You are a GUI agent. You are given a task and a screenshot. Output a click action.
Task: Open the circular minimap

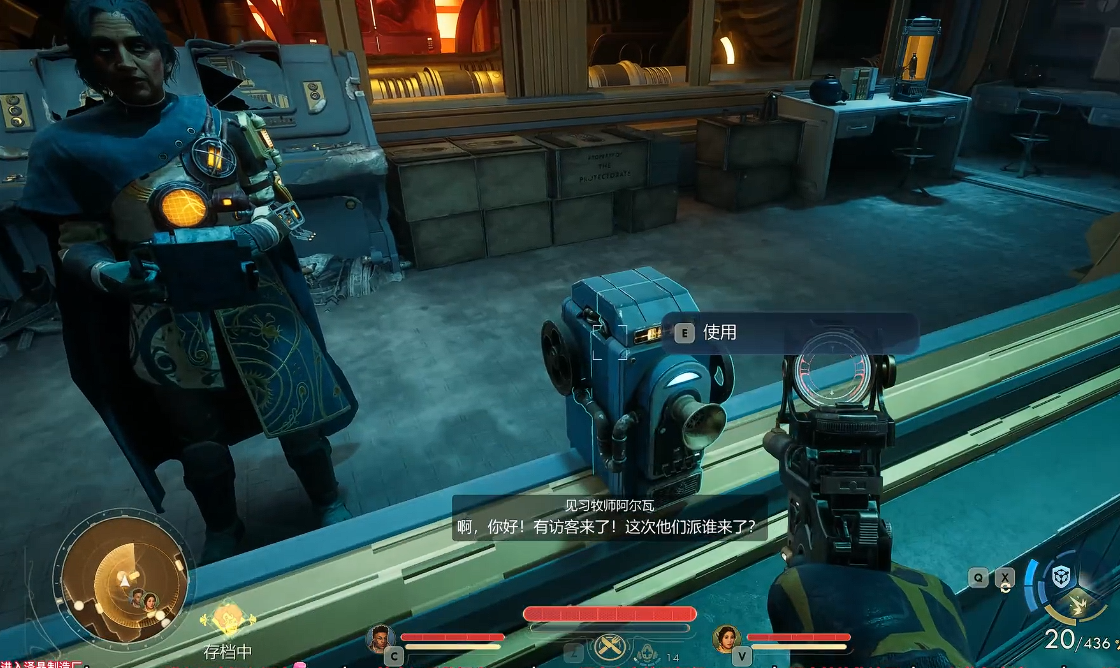pos(124,573)
